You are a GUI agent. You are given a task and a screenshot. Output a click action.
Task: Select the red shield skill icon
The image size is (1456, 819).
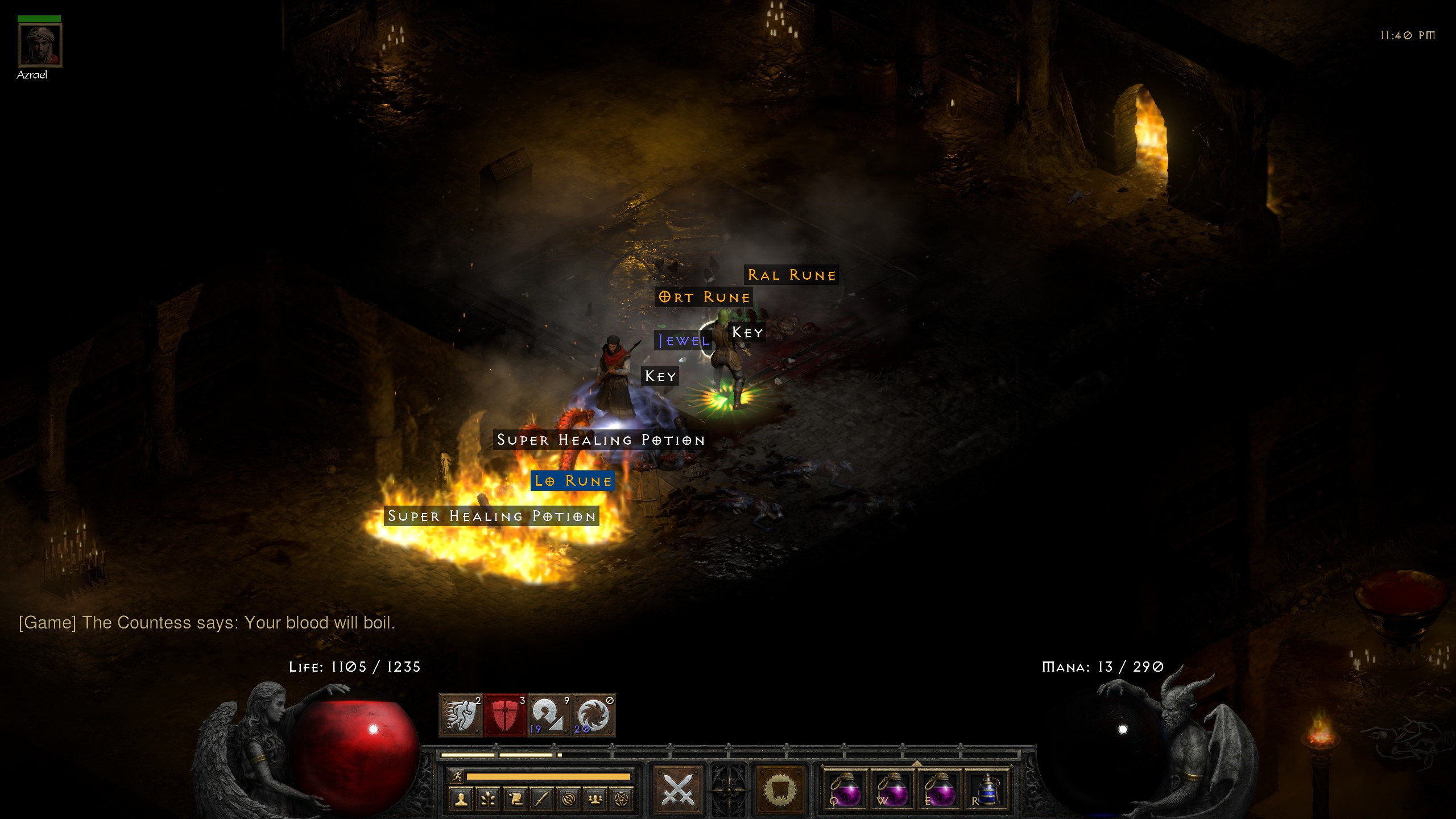pos(505,715)
